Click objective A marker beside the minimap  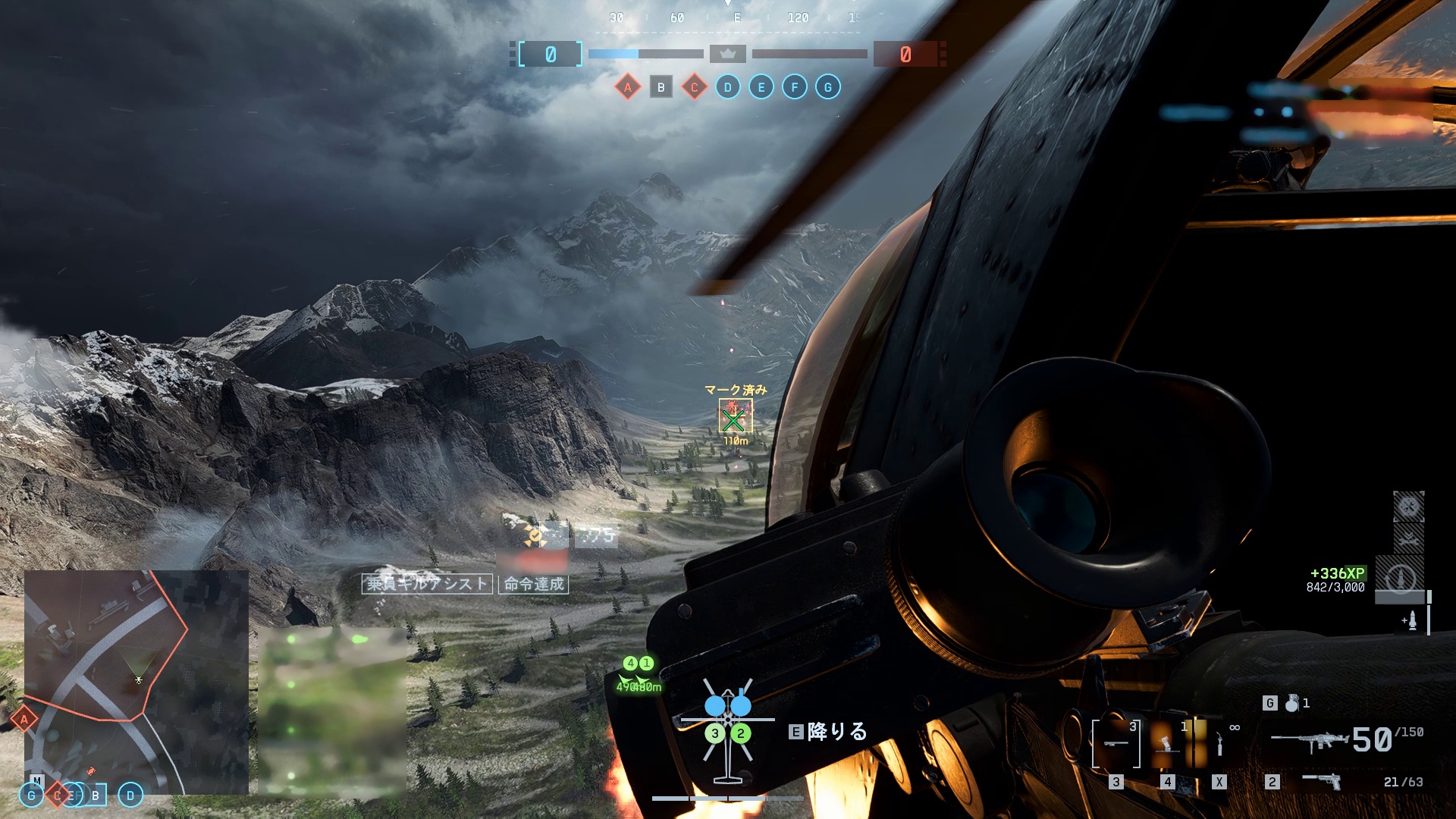pyautogui.click(x=24, y=718)
